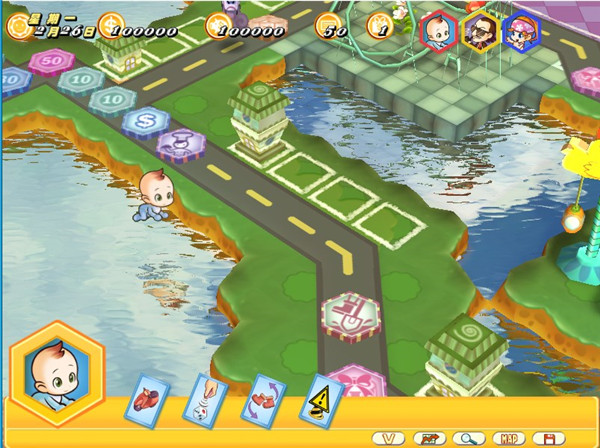Activate the magnifying glass search button

(467, 438)
